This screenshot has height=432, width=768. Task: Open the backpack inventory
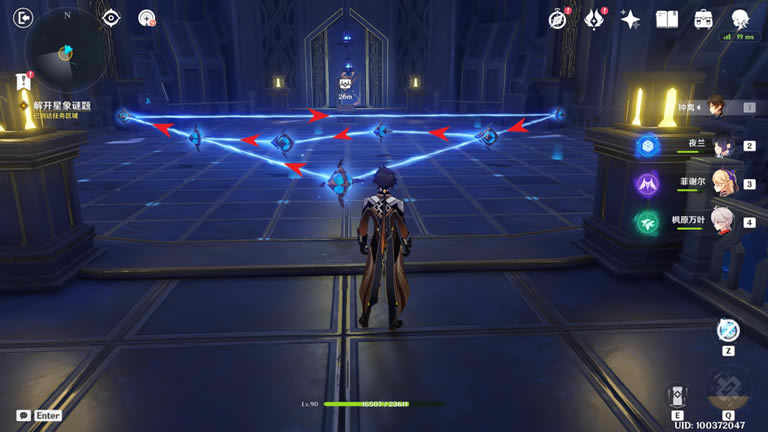tap(703, 19)
